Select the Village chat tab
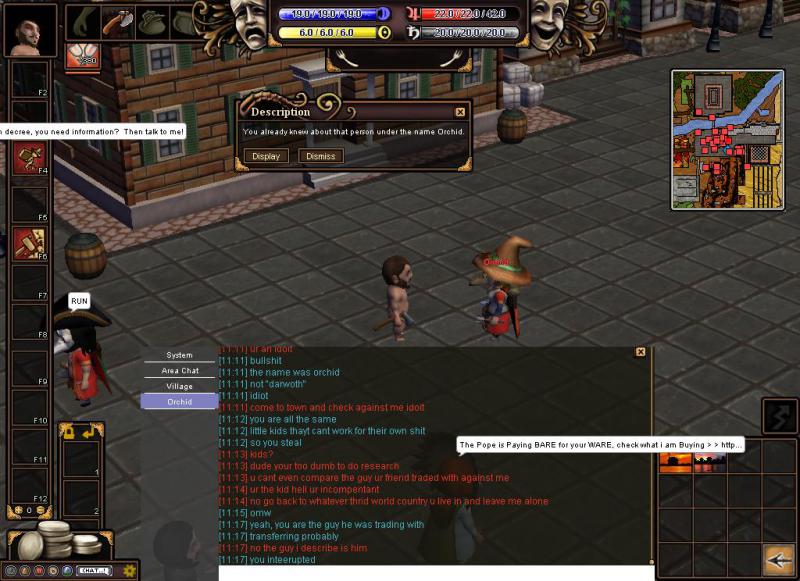The height and width of the screenshot is (581, 800). pos(179,386)
